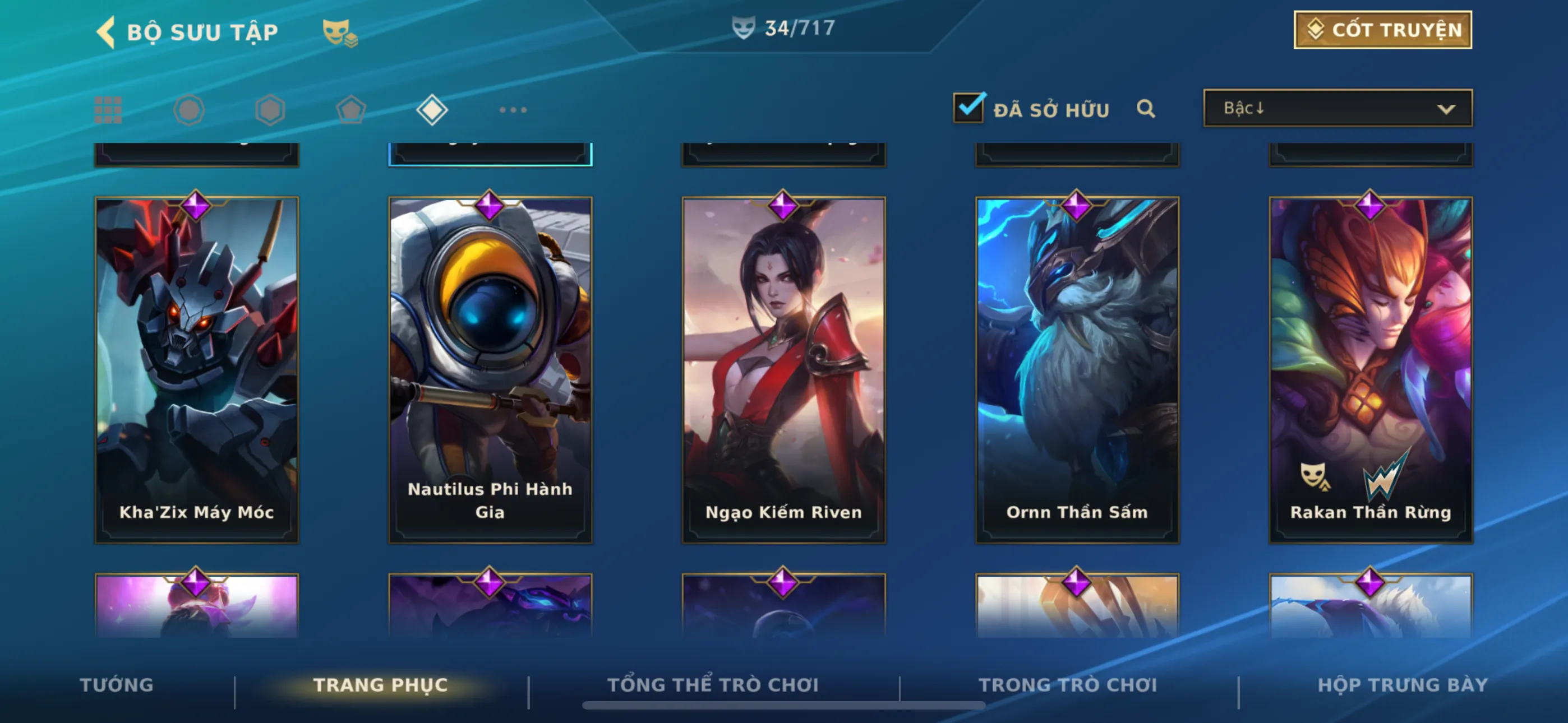This screenshot has width=1568, height=723.
Task: Select the Trang Phục tab
Action: pos(380,685)
